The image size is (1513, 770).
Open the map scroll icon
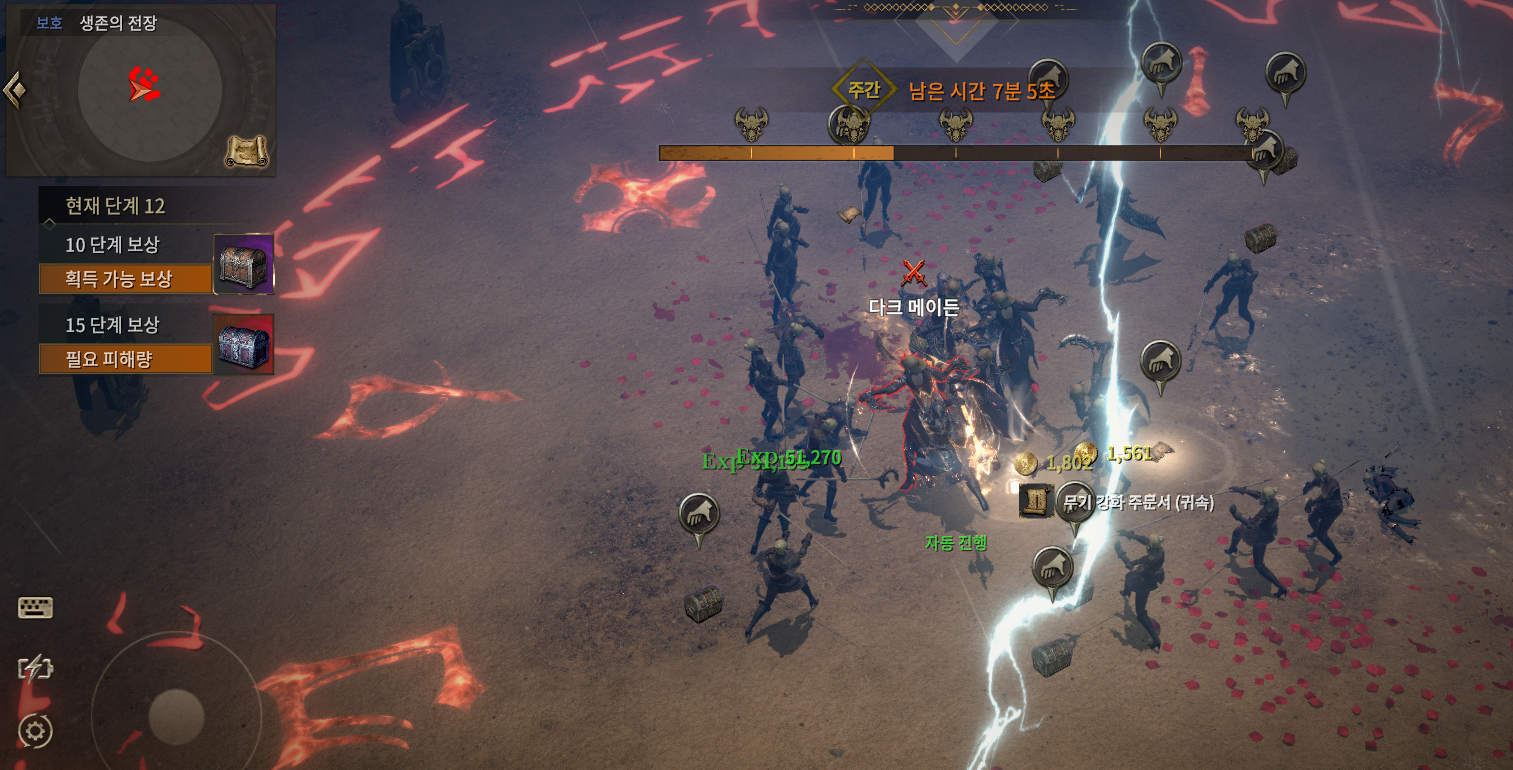245,151
